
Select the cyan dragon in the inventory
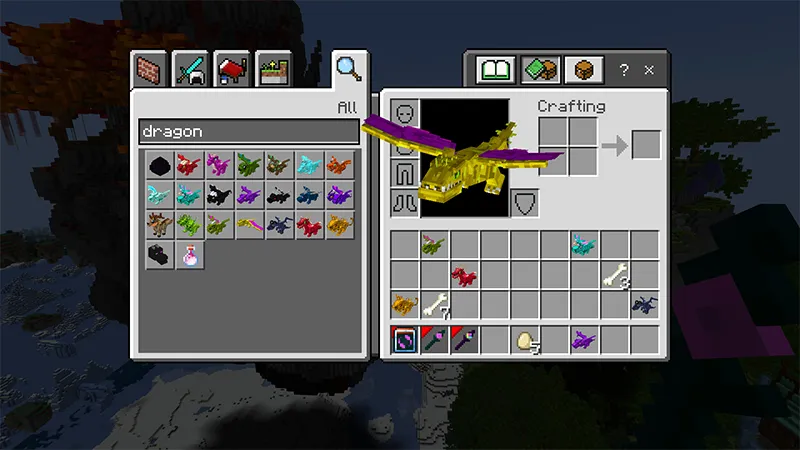click(584, 244)
